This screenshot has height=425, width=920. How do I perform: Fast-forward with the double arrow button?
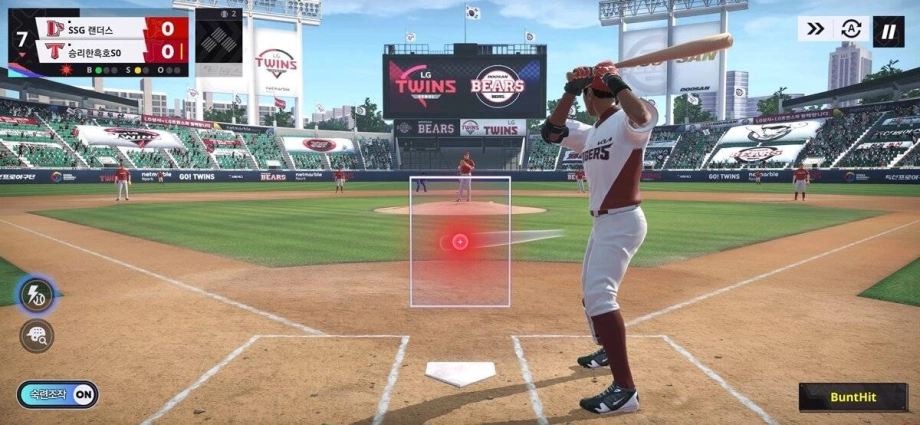816,29
